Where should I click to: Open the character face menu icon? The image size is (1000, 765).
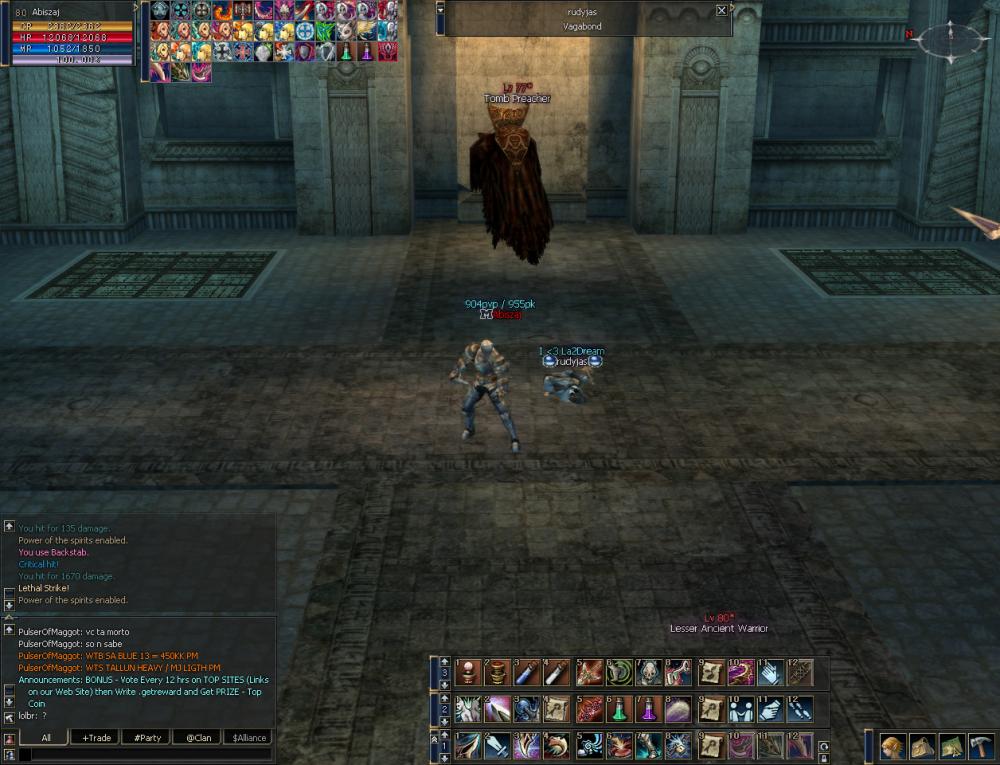[x=892, y=746]
